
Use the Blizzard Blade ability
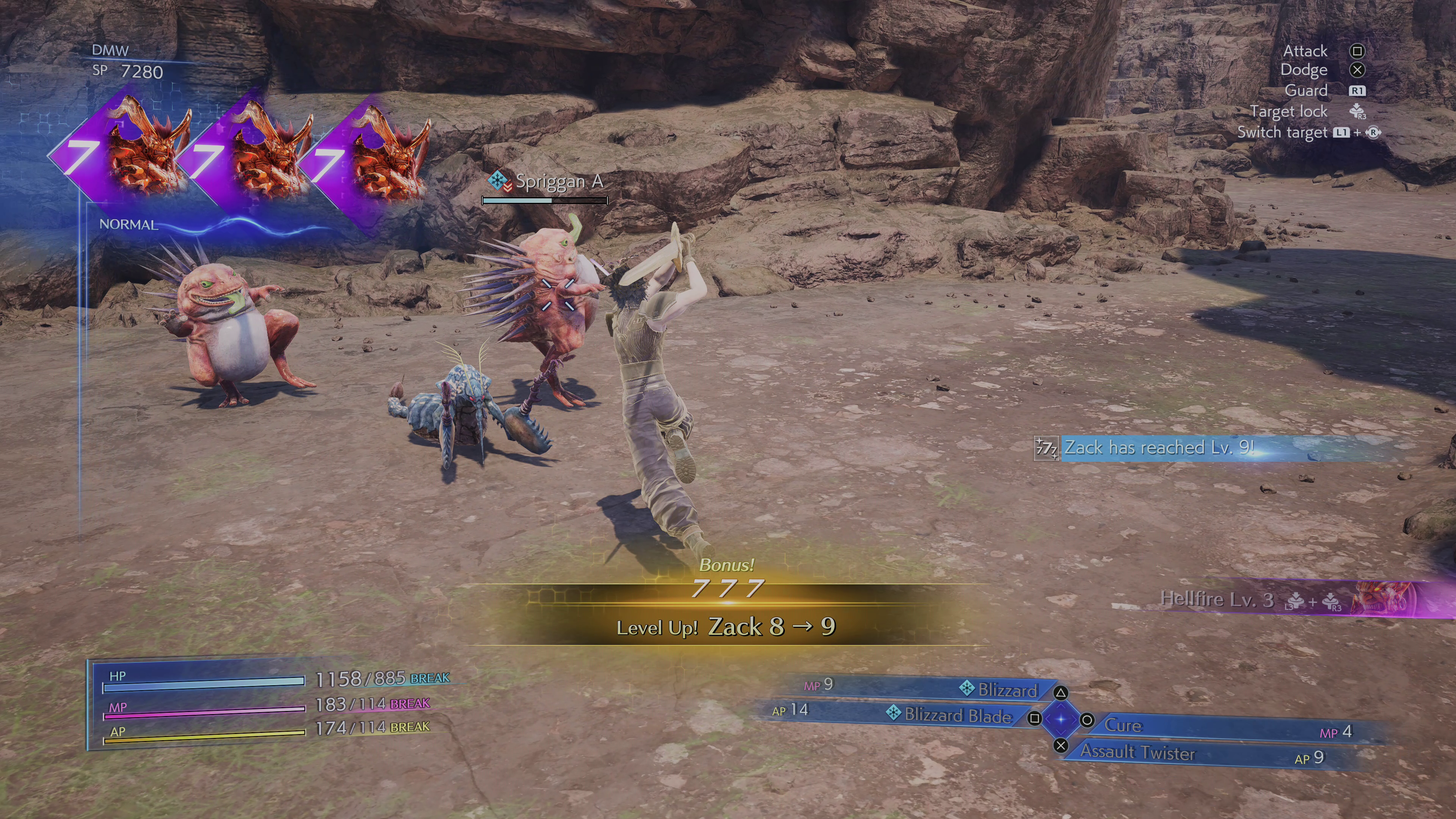point(957,715)
